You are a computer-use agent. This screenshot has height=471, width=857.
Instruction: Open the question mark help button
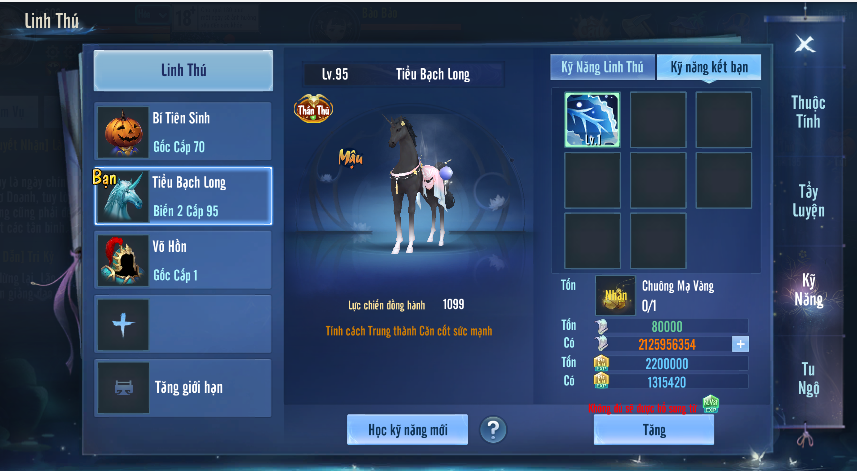[493, 430]
